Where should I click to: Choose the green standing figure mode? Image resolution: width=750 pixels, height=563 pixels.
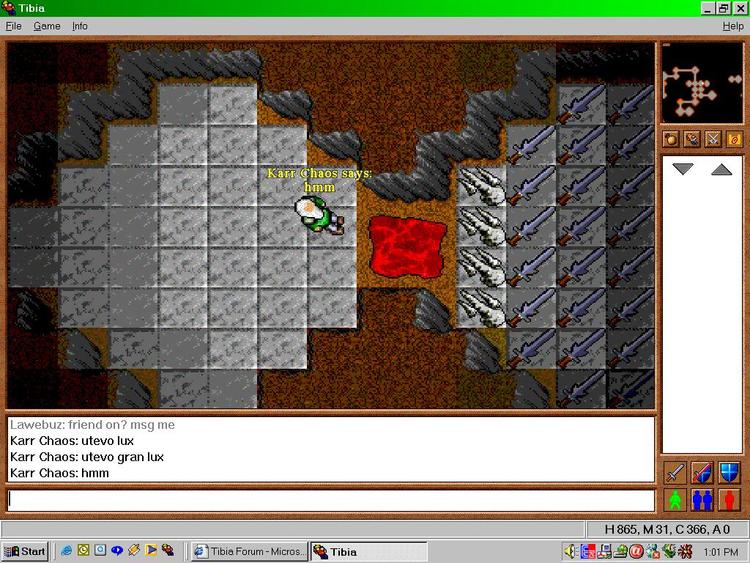tap(674, 499)
